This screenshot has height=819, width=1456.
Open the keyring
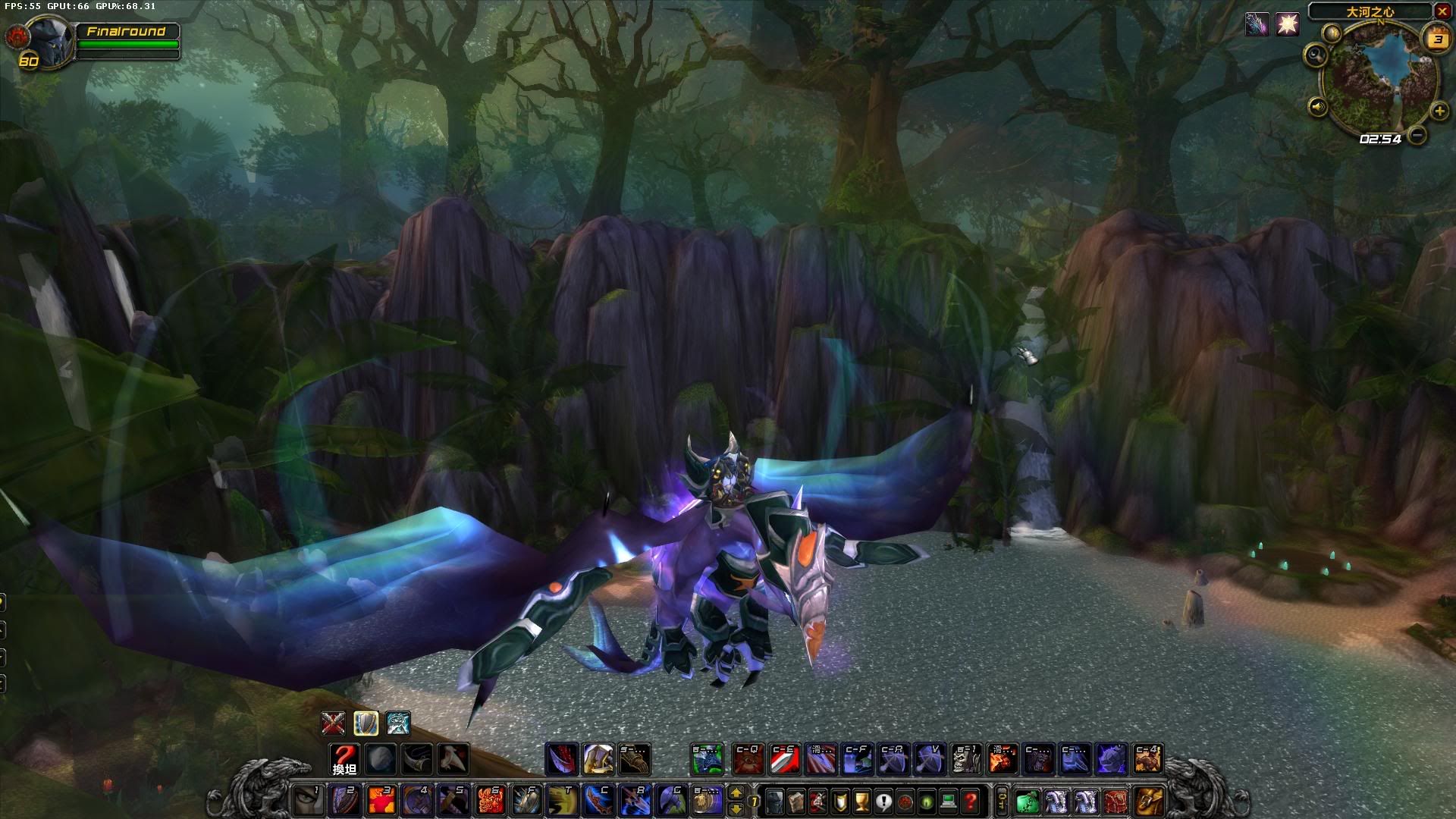tap(1002, 801)
